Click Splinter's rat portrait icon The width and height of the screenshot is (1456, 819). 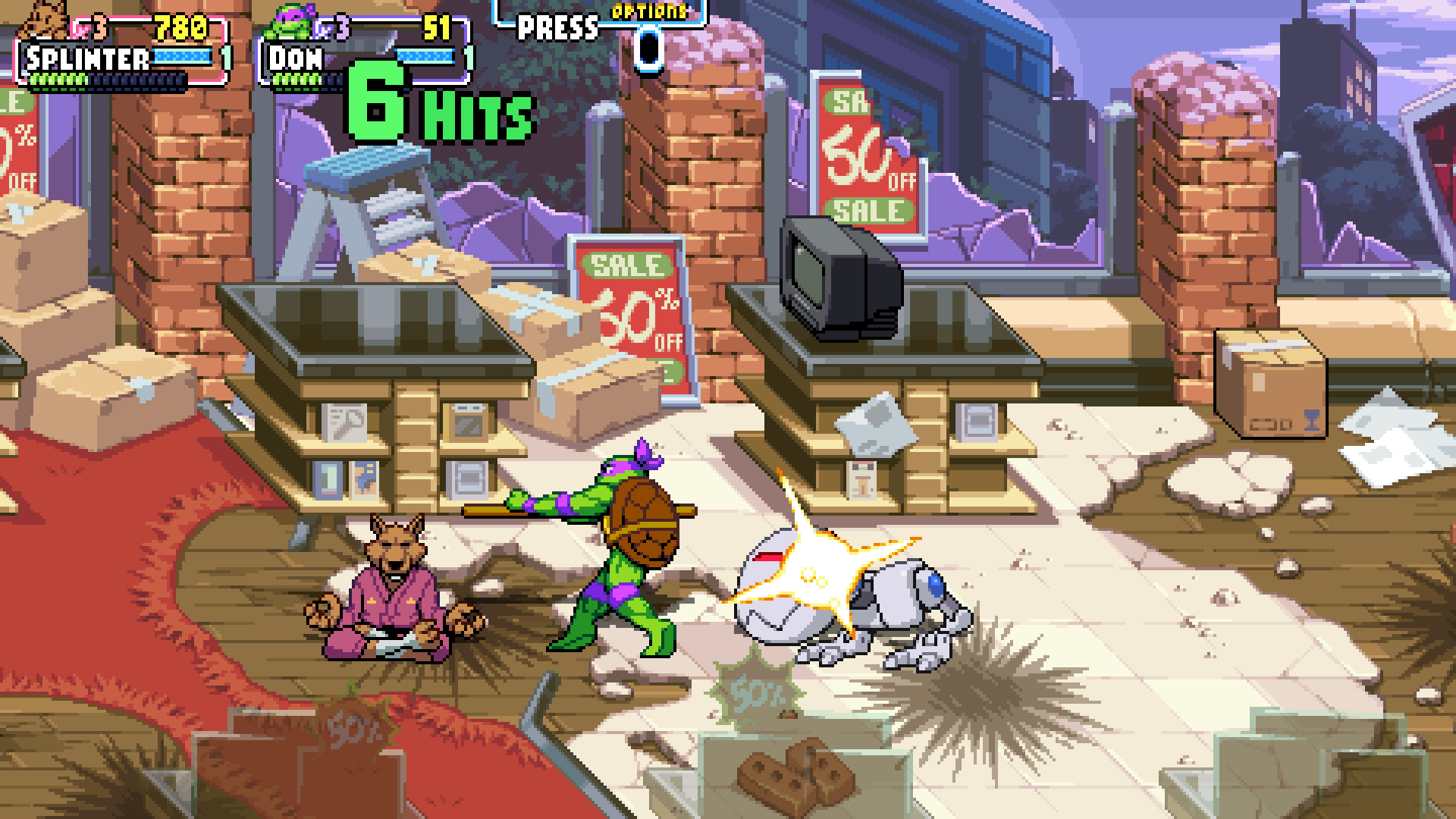tap(42, 23)
